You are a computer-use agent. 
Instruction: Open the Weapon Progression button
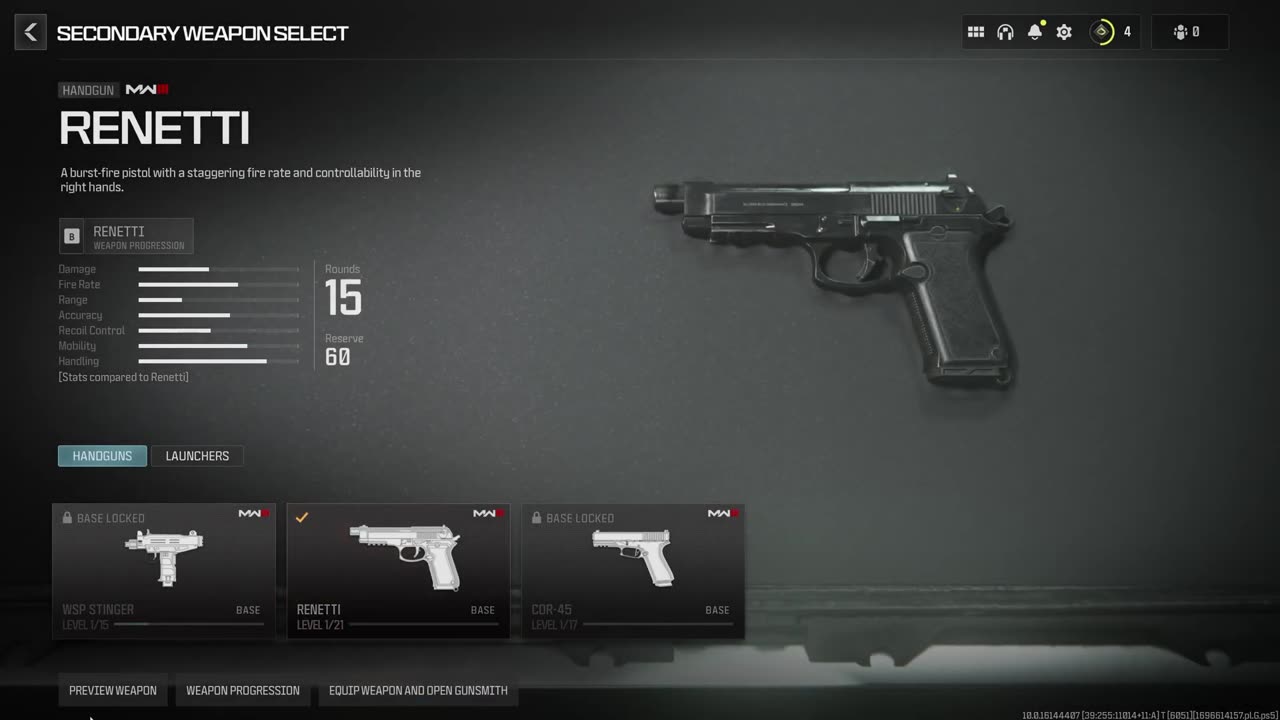click(x=243, y=690)
